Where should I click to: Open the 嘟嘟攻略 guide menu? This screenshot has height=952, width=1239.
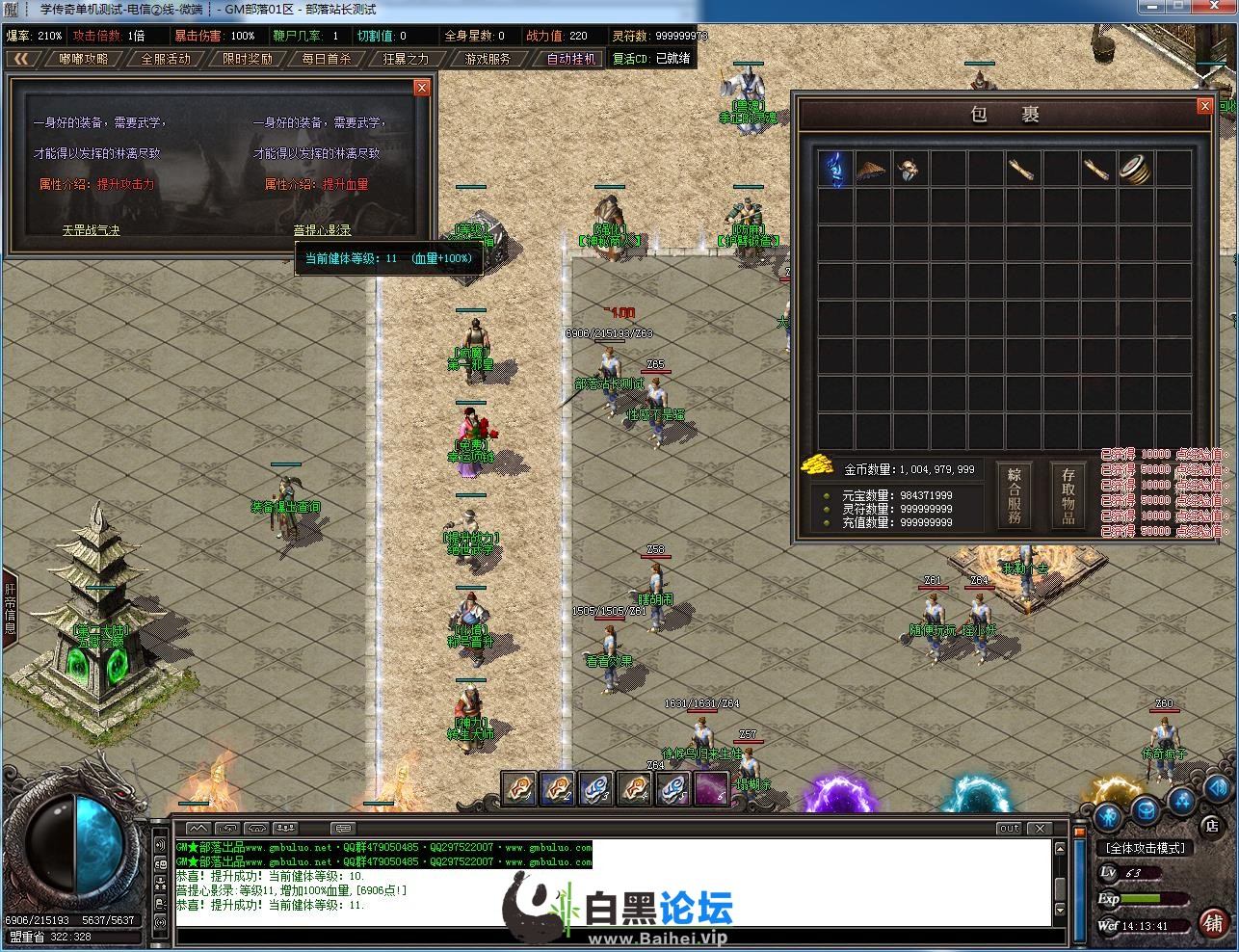click(x=84, y=59)
